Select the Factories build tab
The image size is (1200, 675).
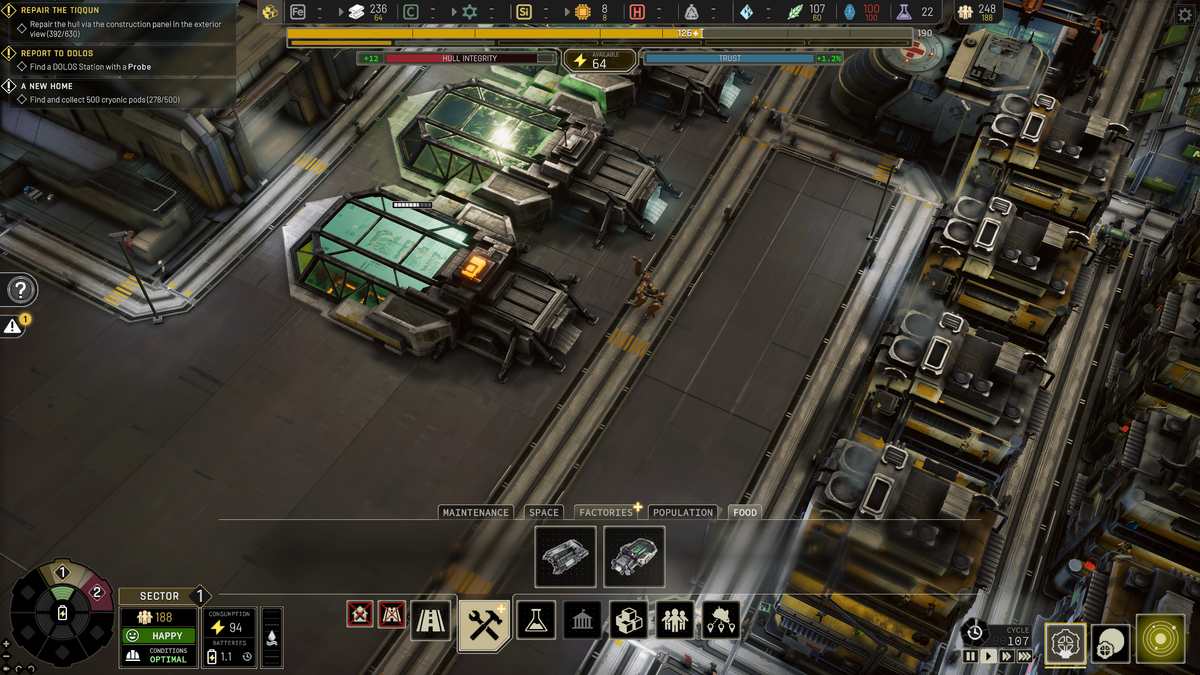click(606, 512)
